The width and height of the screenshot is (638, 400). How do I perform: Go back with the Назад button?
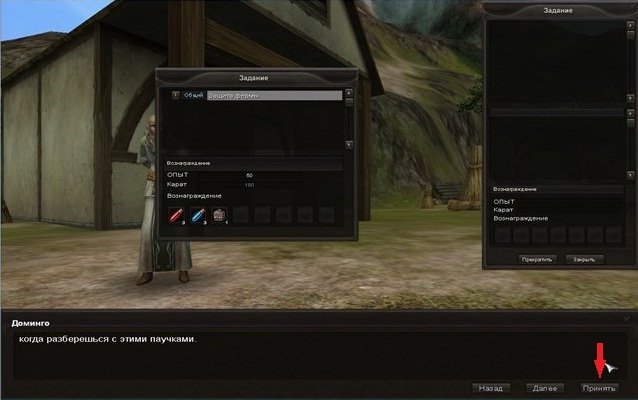pyautogui.click(x=490, y=387)
